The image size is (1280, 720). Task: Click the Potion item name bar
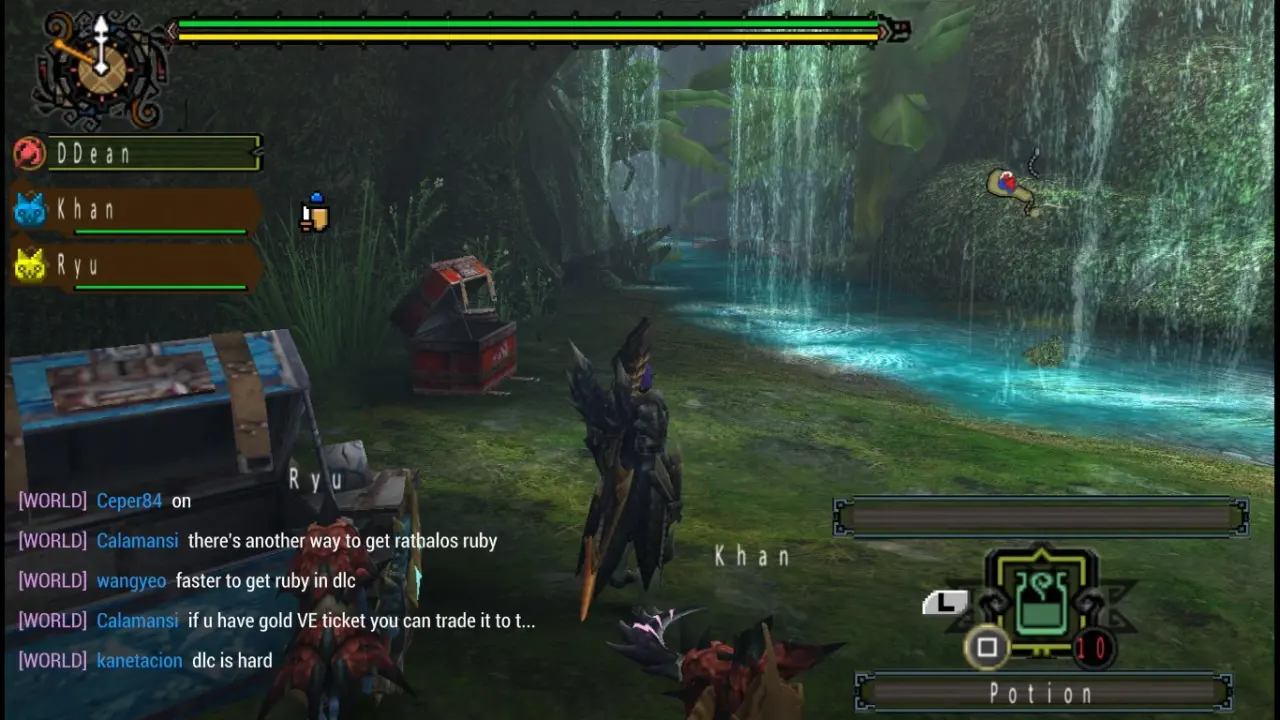(x=1043, y=693)
